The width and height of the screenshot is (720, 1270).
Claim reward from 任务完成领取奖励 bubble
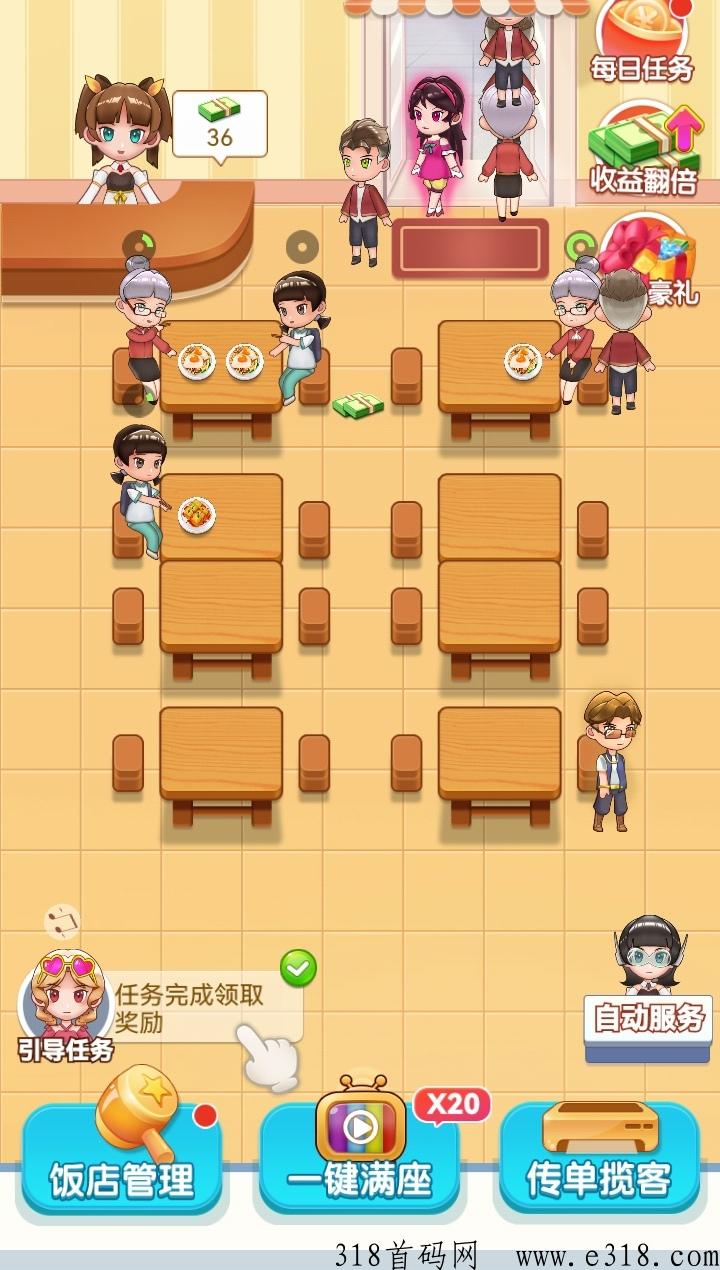point(200,1008)
